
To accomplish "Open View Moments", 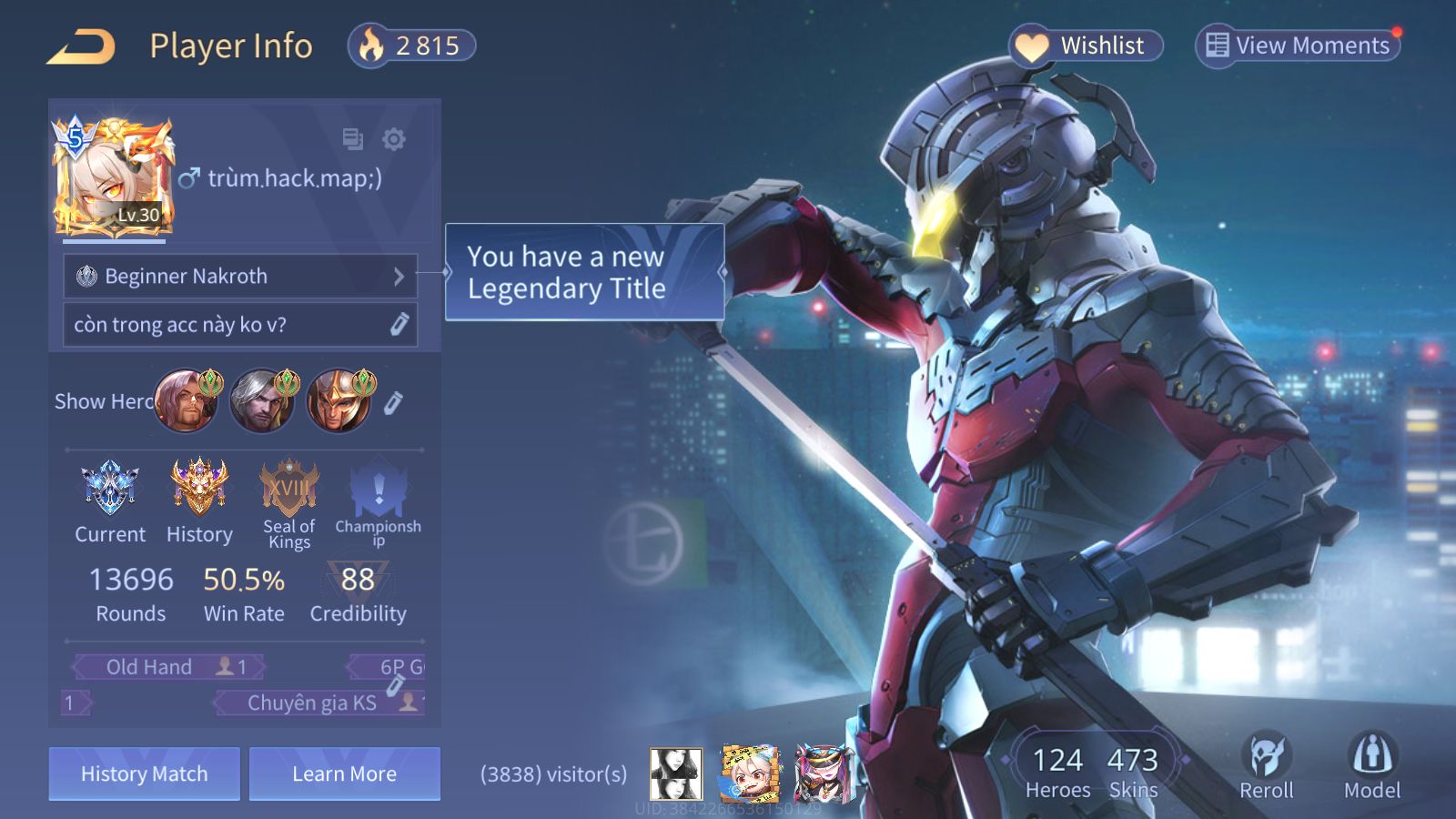I will pyautogui.click(x=1298, y=45).
